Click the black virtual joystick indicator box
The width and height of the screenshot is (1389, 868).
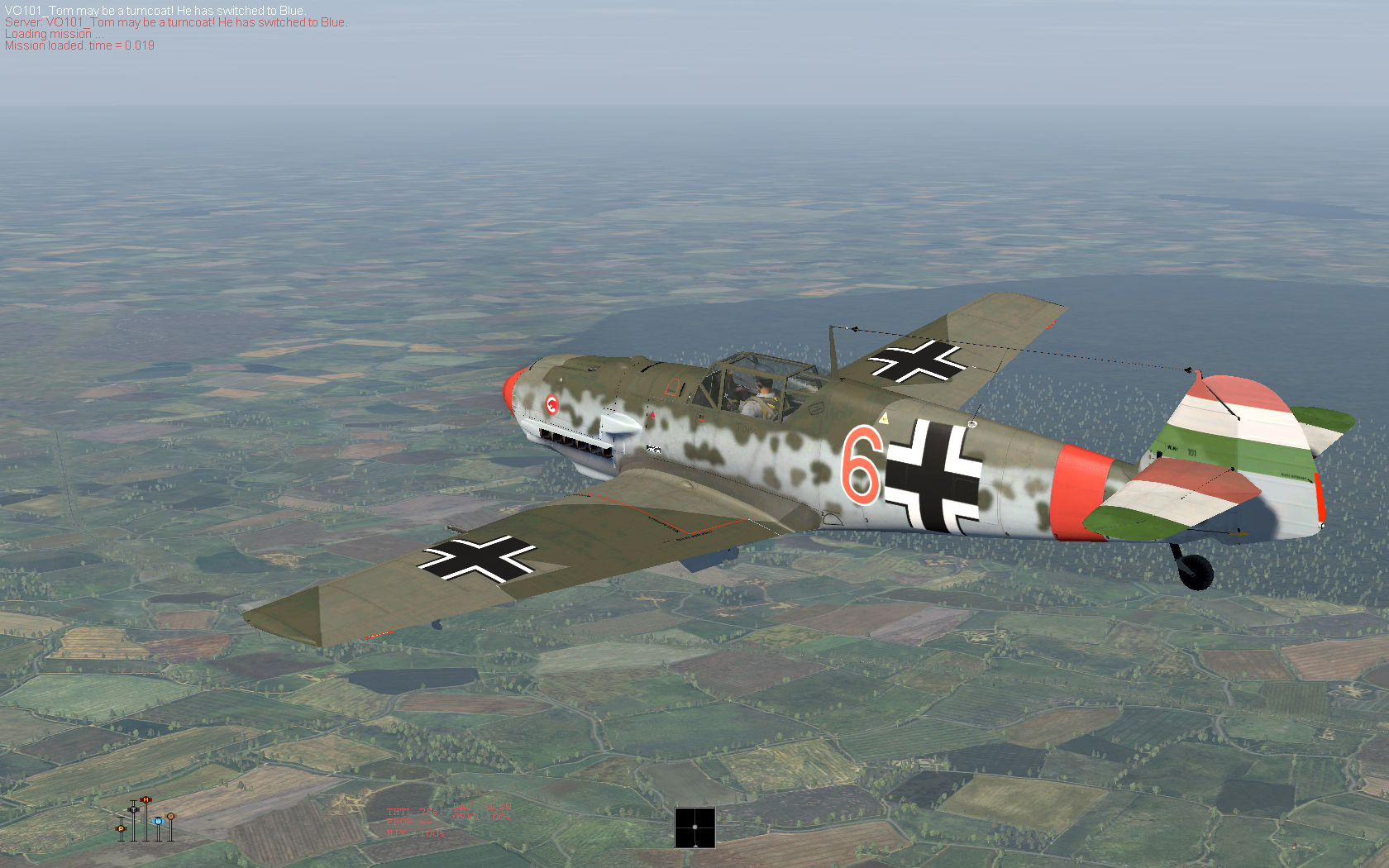coord(694,827)
